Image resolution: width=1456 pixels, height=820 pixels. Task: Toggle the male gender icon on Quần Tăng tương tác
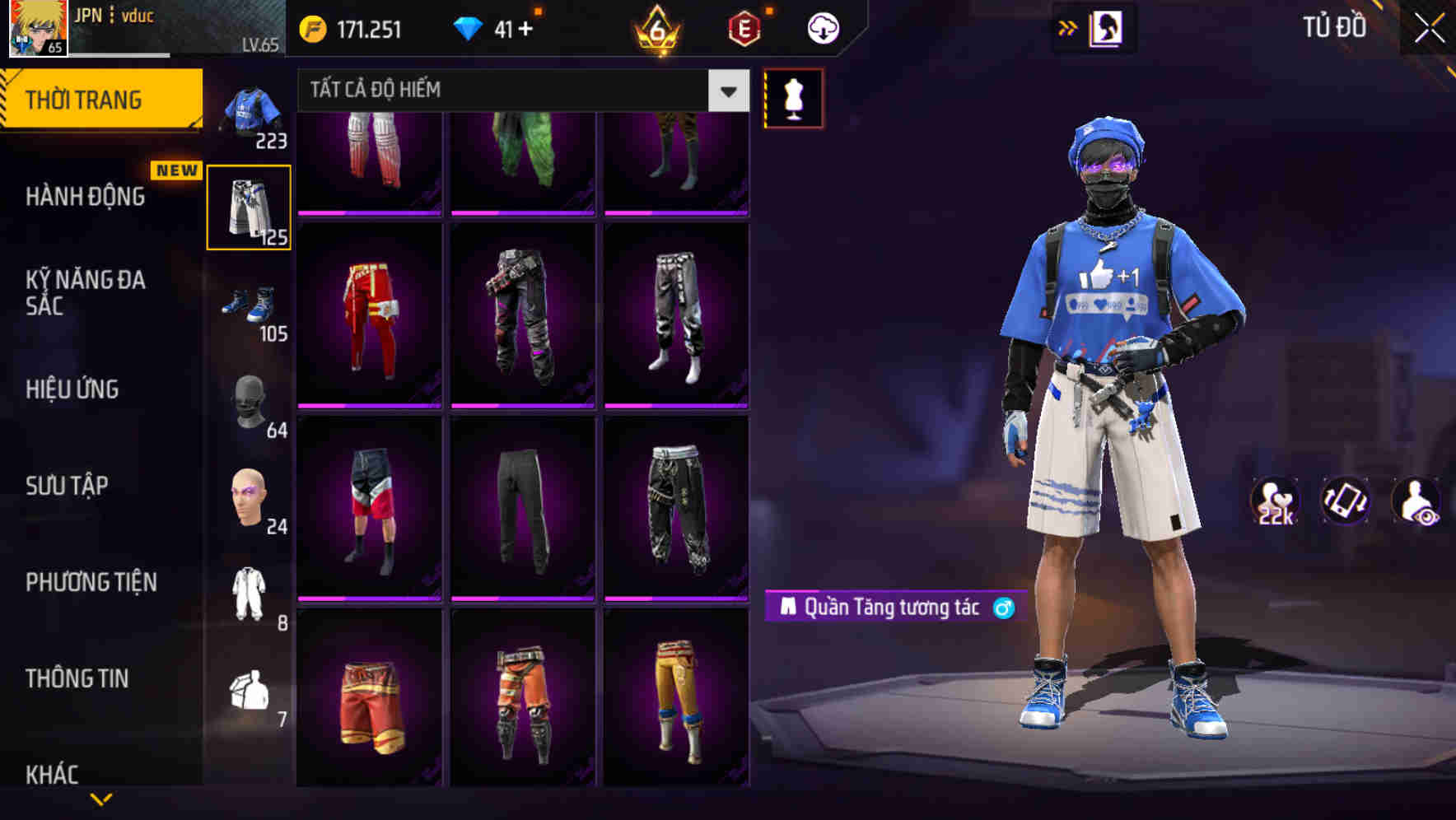click(x=1003, y=608)
